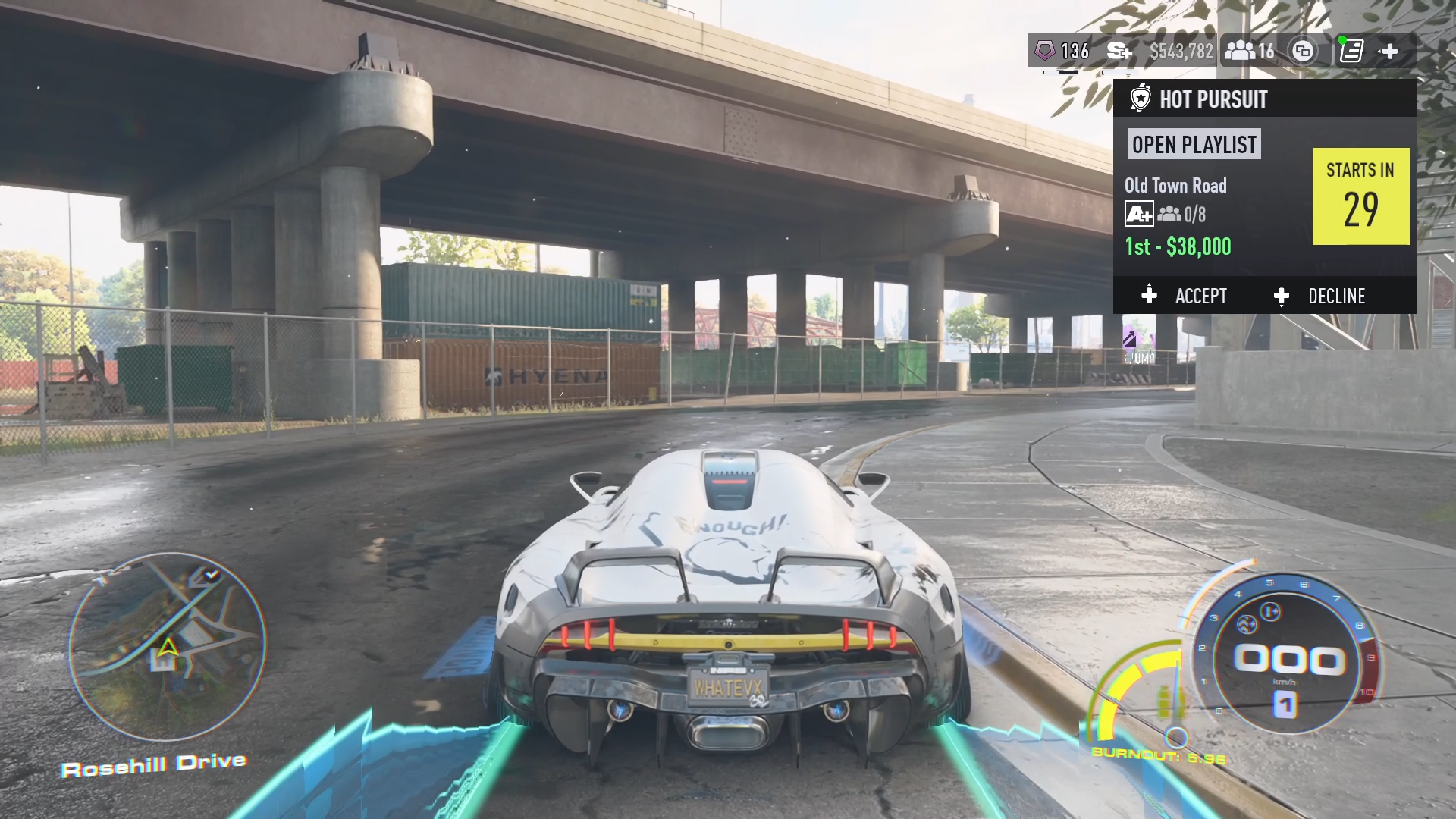The width and height of the screenshot is (1456, 819).
Task: Decline the Hot Pursuit race invite
Action: [x=1320, y=296]
